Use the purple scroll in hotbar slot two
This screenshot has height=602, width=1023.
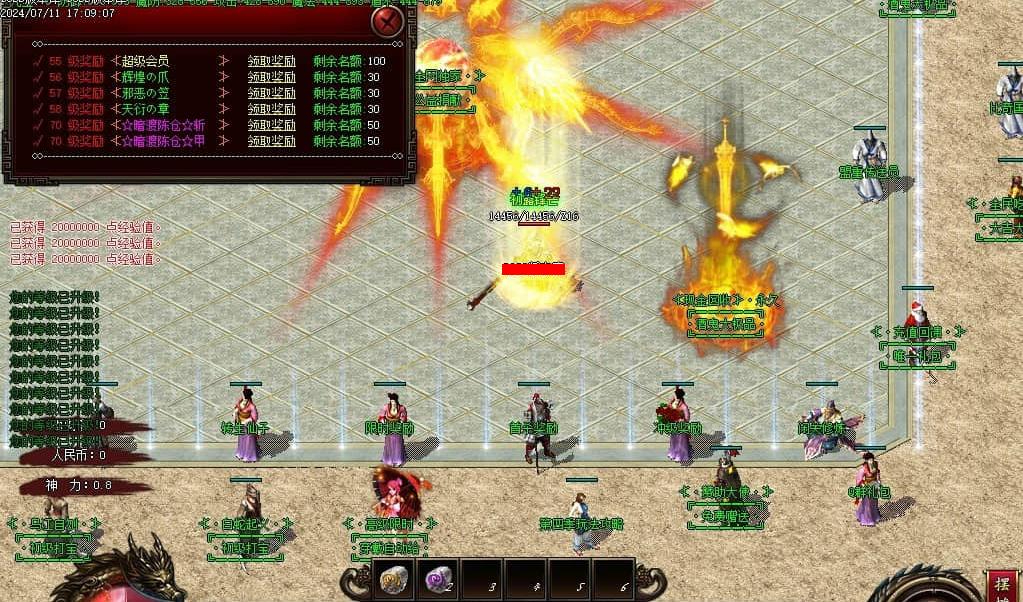click(x=437, y=578)
